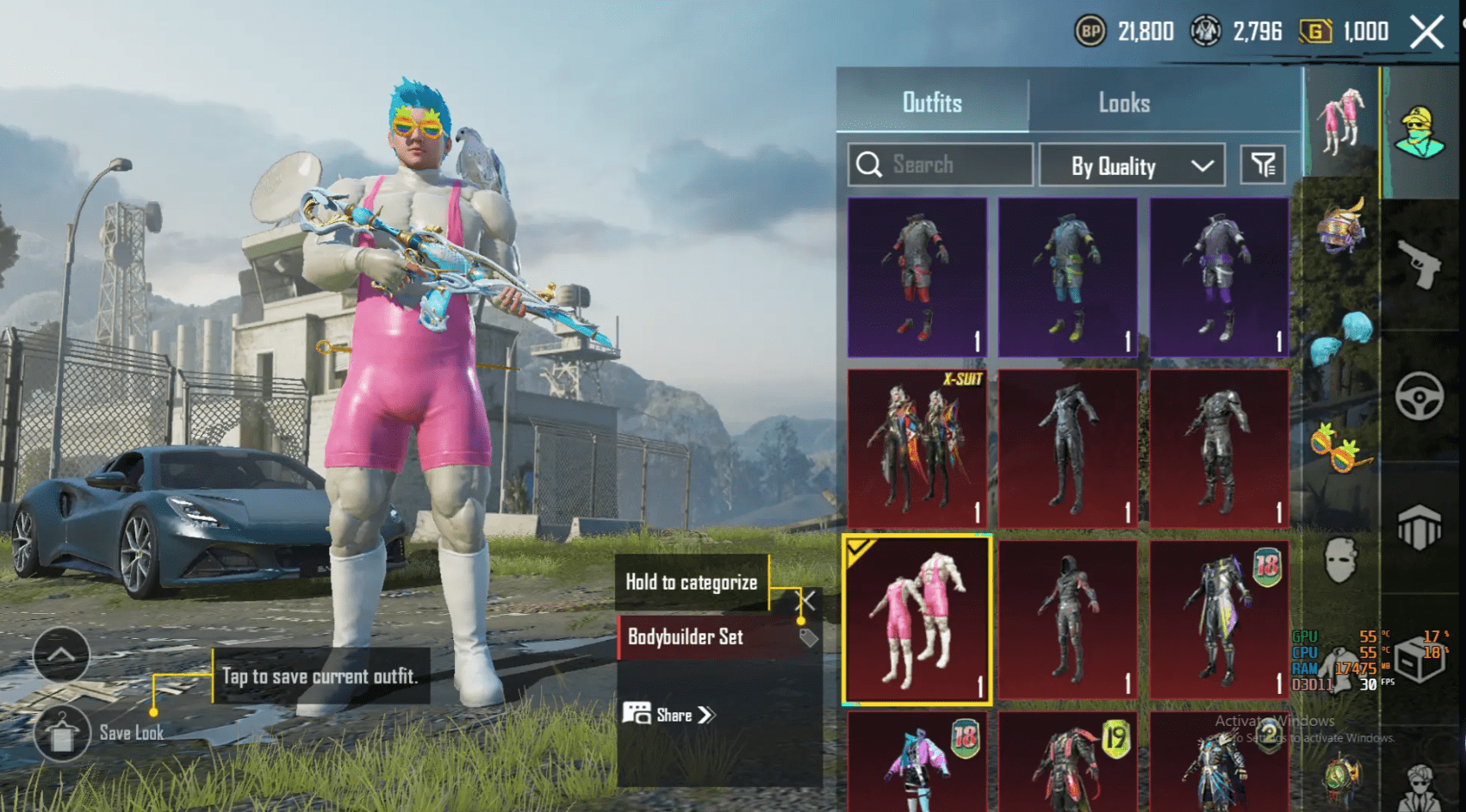Select the X-Suit outfit thumbnail

click(916, 449)
